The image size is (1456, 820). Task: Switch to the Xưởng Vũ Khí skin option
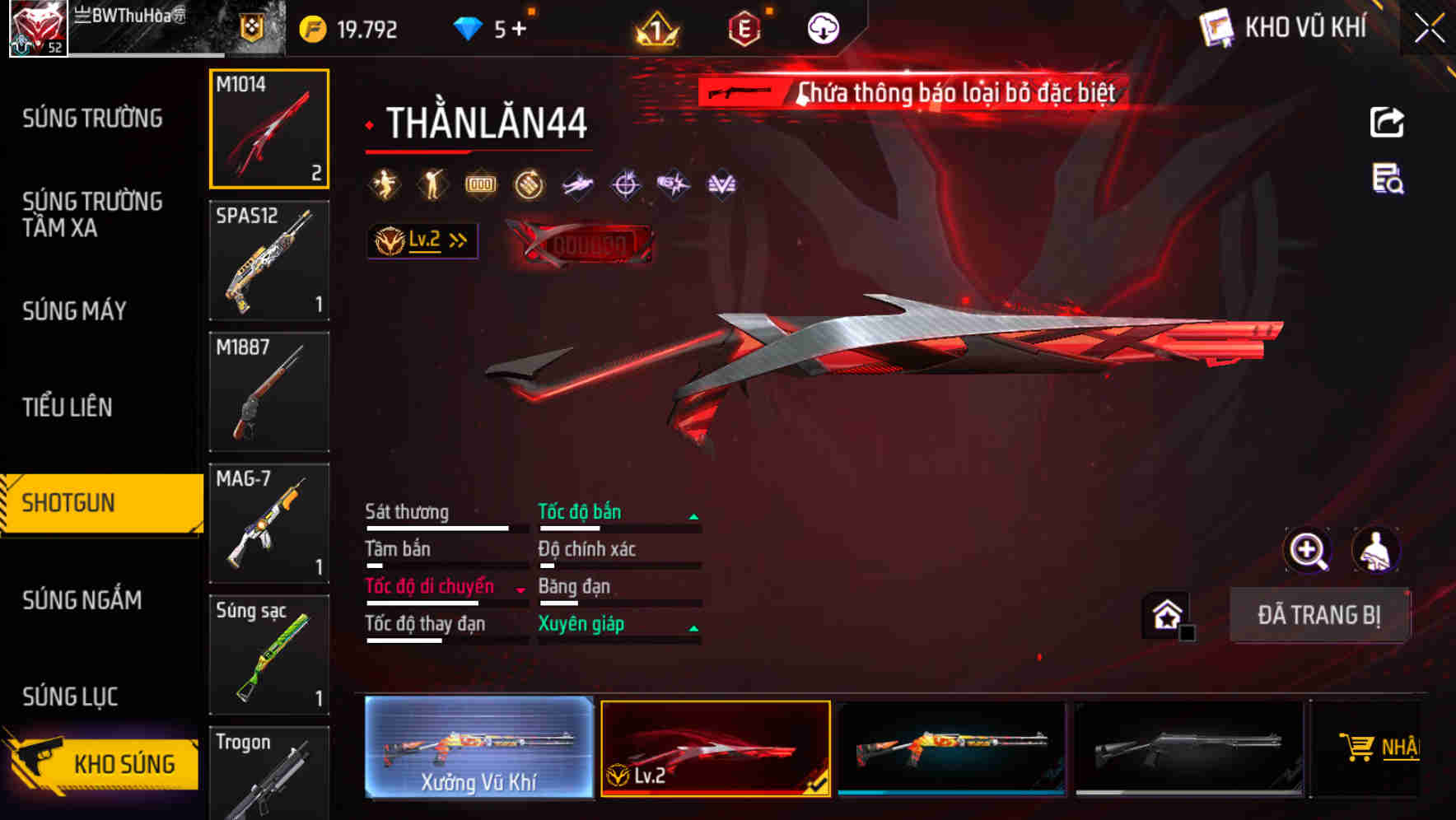click(478, 748)
